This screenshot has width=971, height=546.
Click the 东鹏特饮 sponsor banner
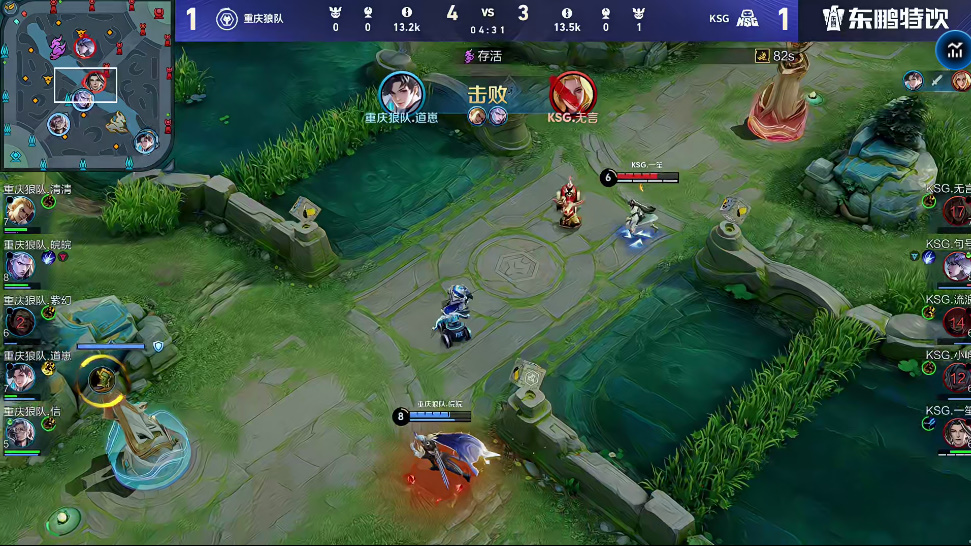885,19
